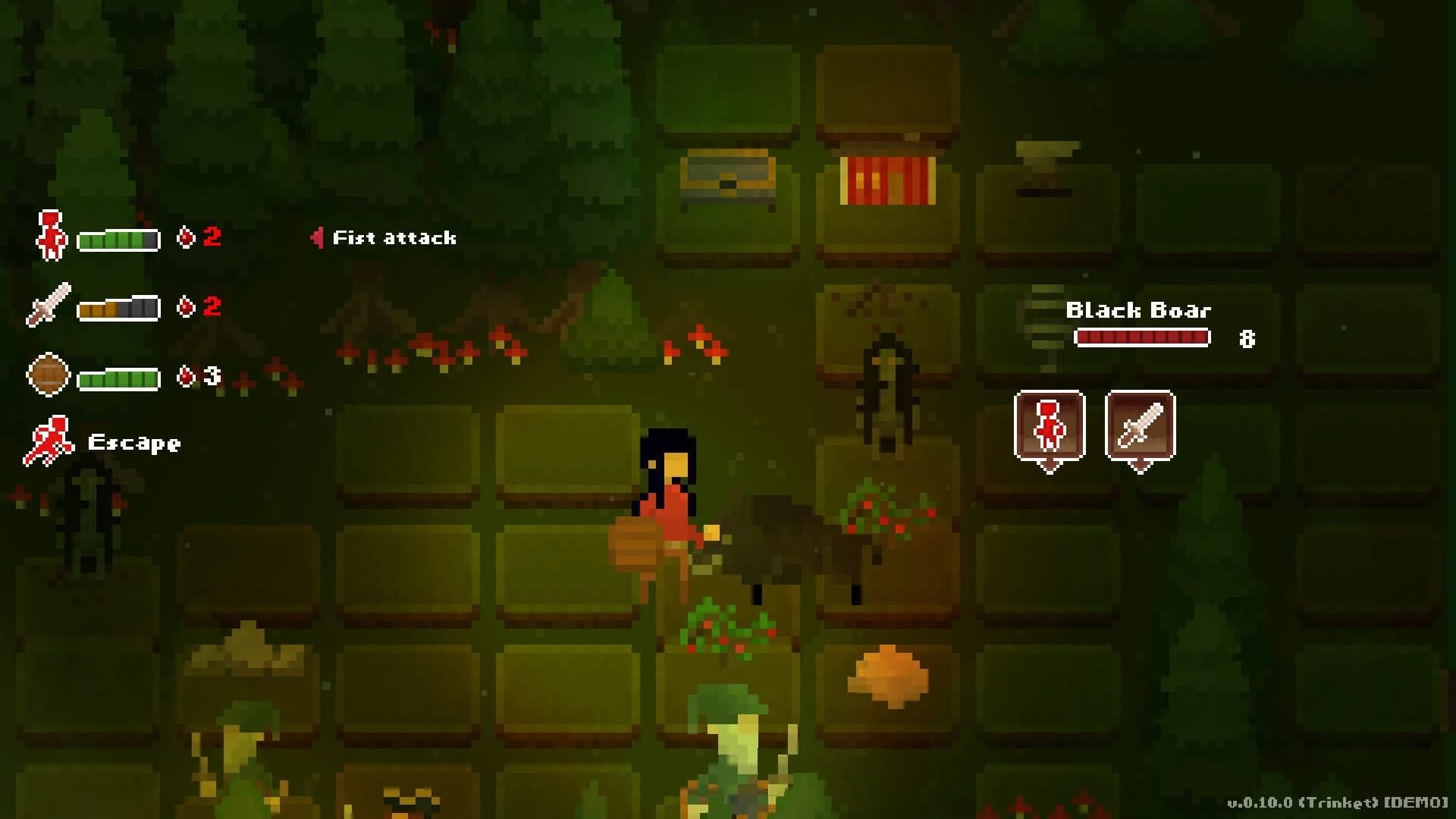Click the red arrow beside Fist attack
The width and height of the screenshot is (1456, 819).
318,236
